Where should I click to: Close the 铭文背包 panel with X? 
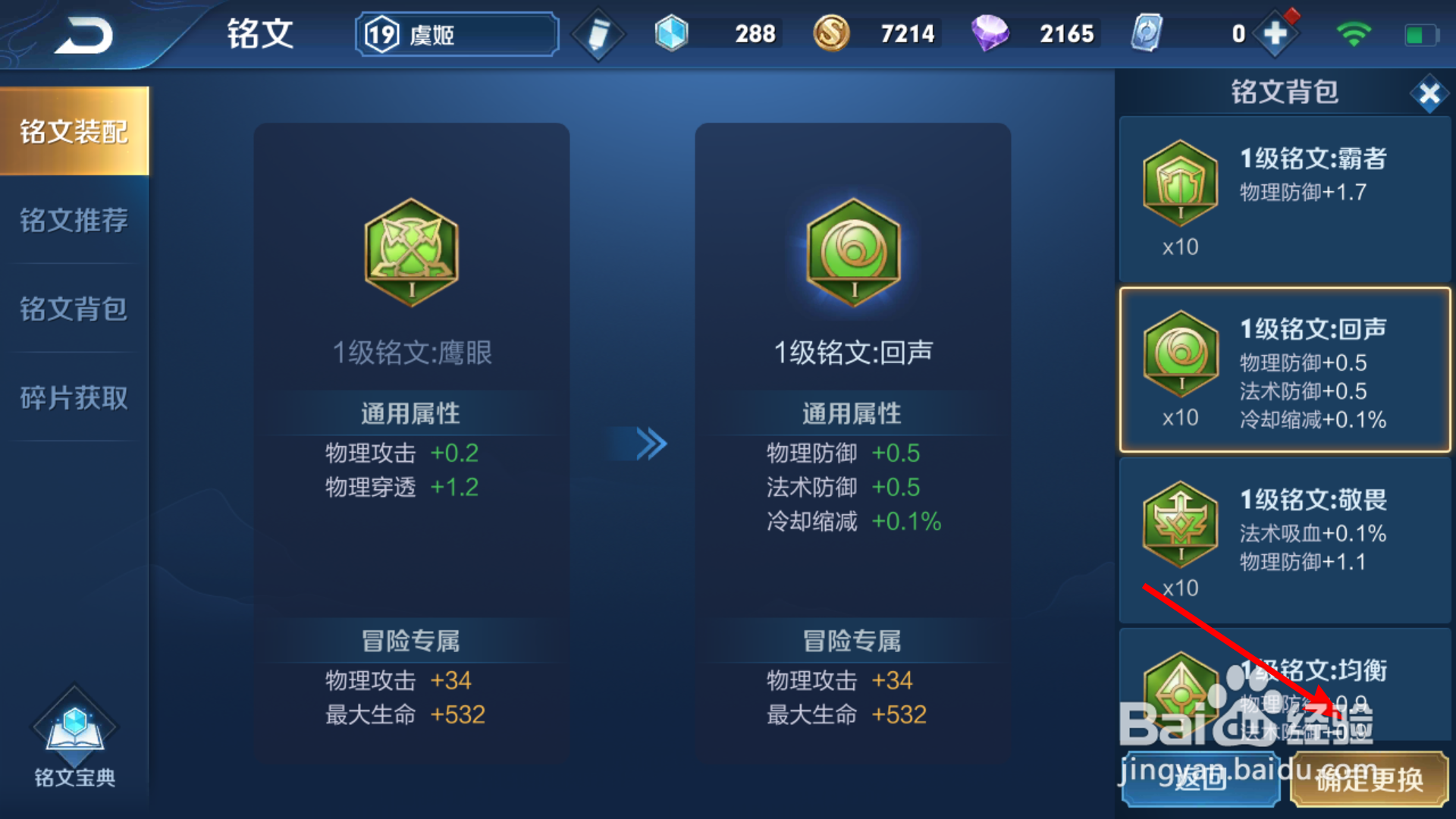(x=1429, y=93)
